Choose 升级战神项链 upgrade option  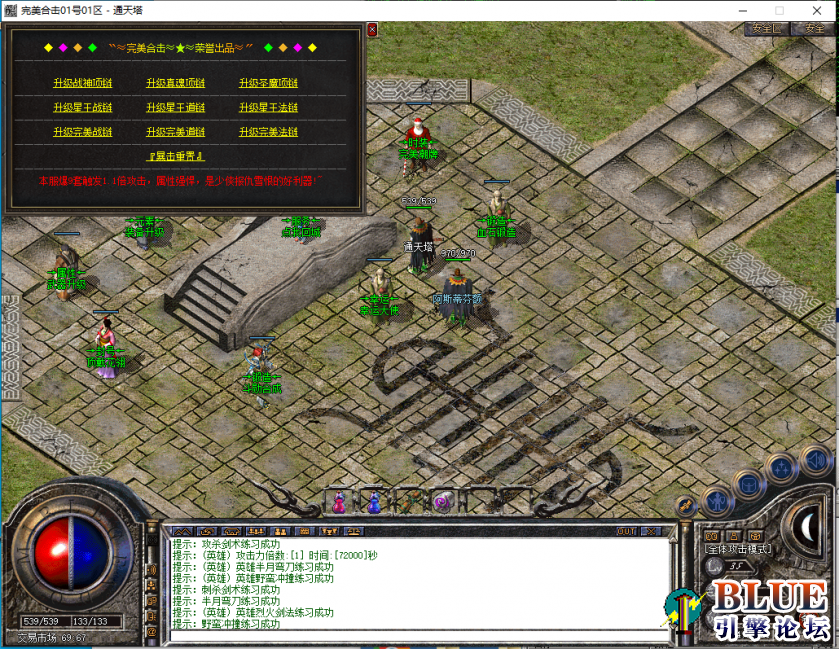point(83,83)
